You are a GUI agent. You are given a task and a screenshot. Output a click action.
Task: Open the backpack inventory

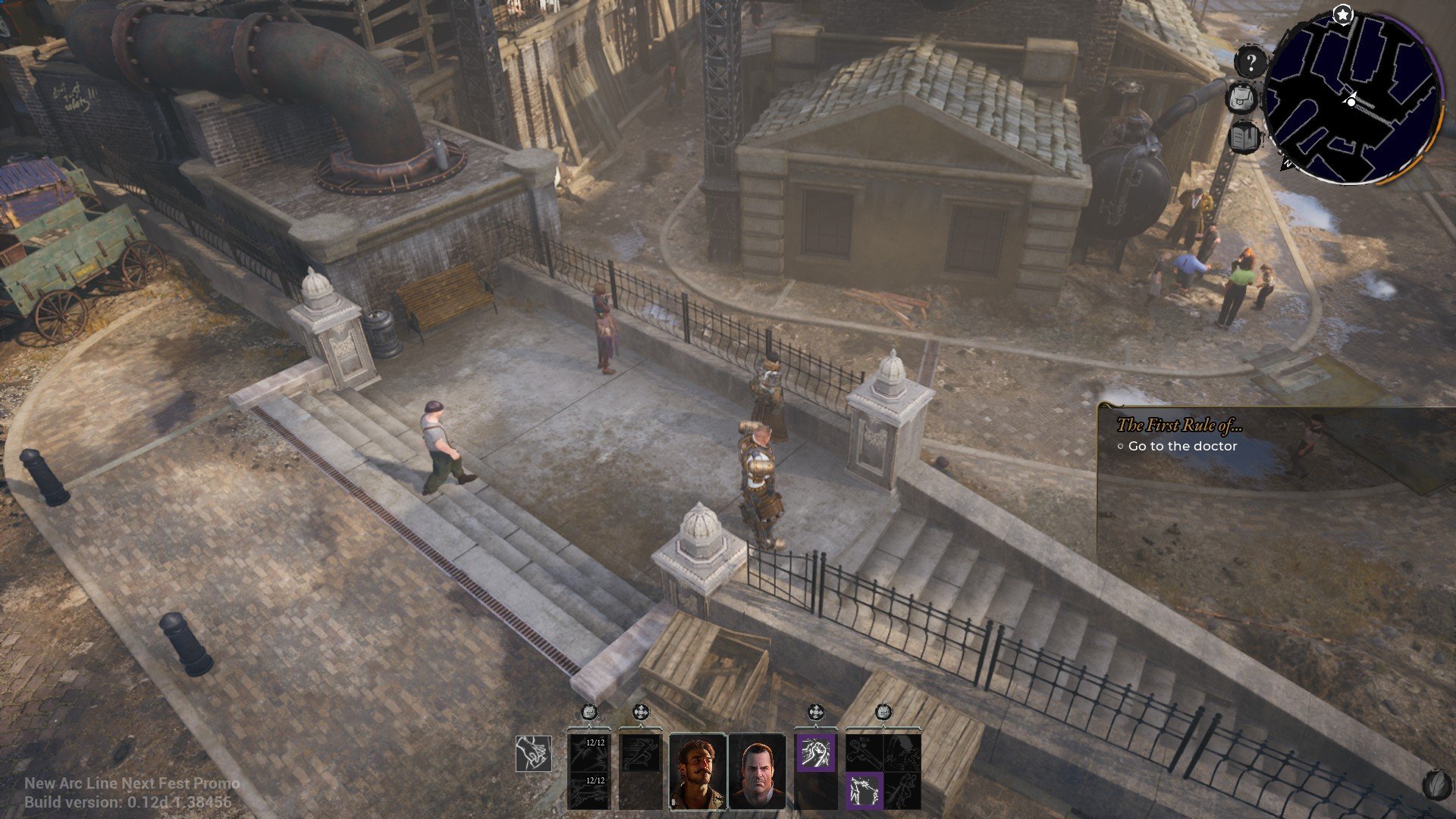pos(1242,99)
